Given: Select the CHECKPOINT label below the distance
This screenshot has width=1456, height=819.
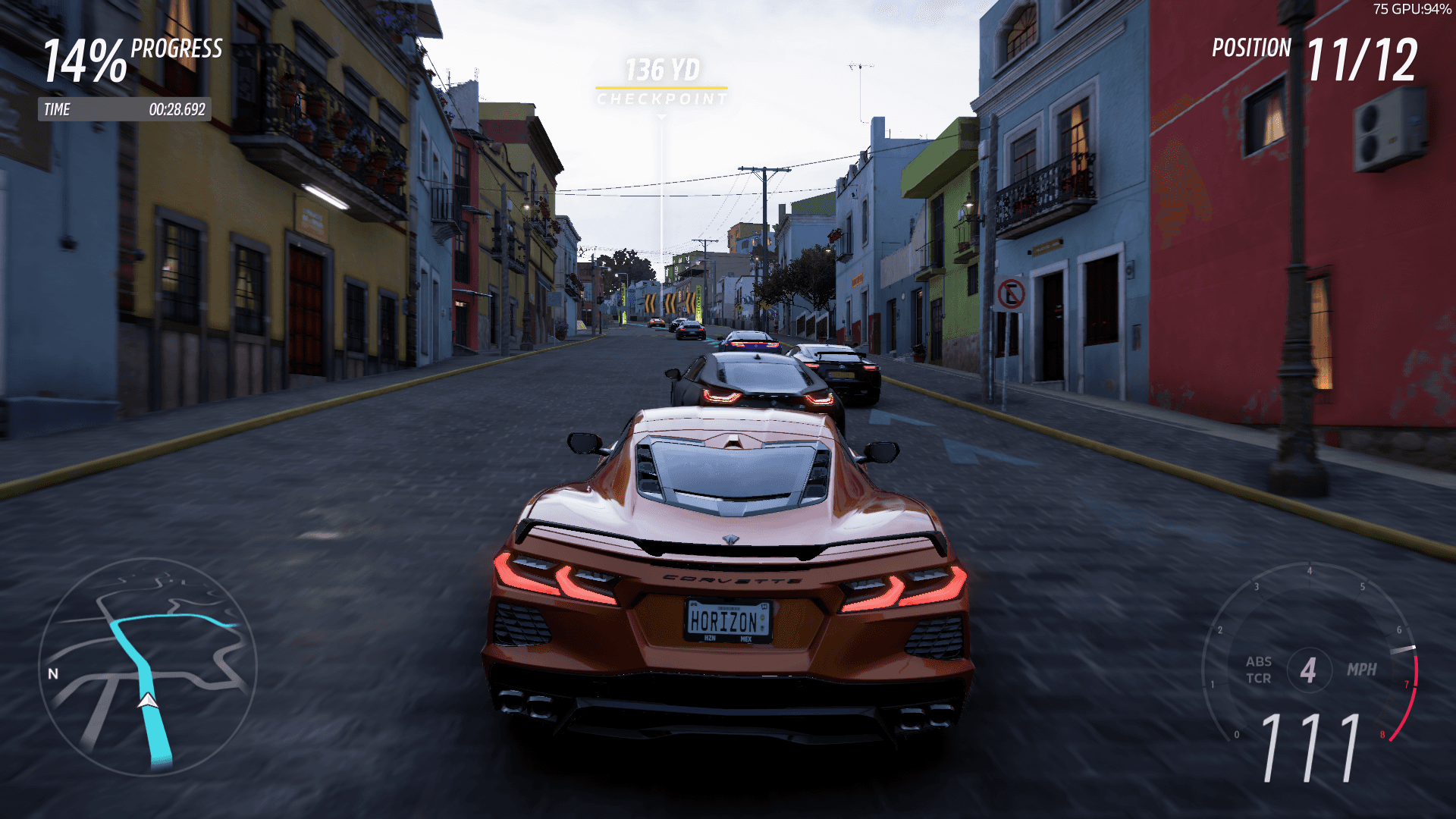Looking at the screenshot, I should [x=661, y=97].
